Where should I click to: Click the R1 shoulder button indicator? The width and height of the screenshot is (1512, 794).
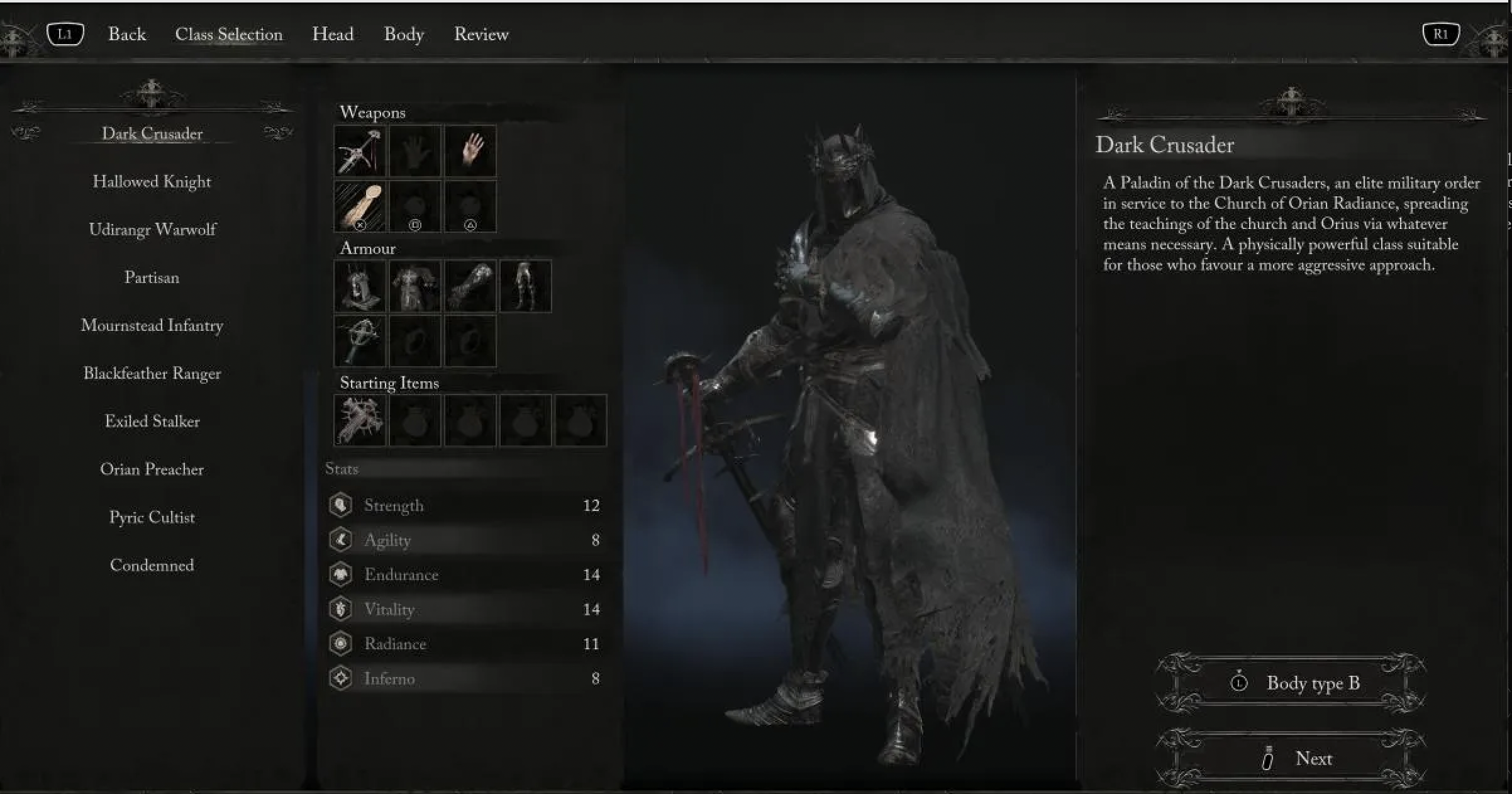[x=1442, y=34]
